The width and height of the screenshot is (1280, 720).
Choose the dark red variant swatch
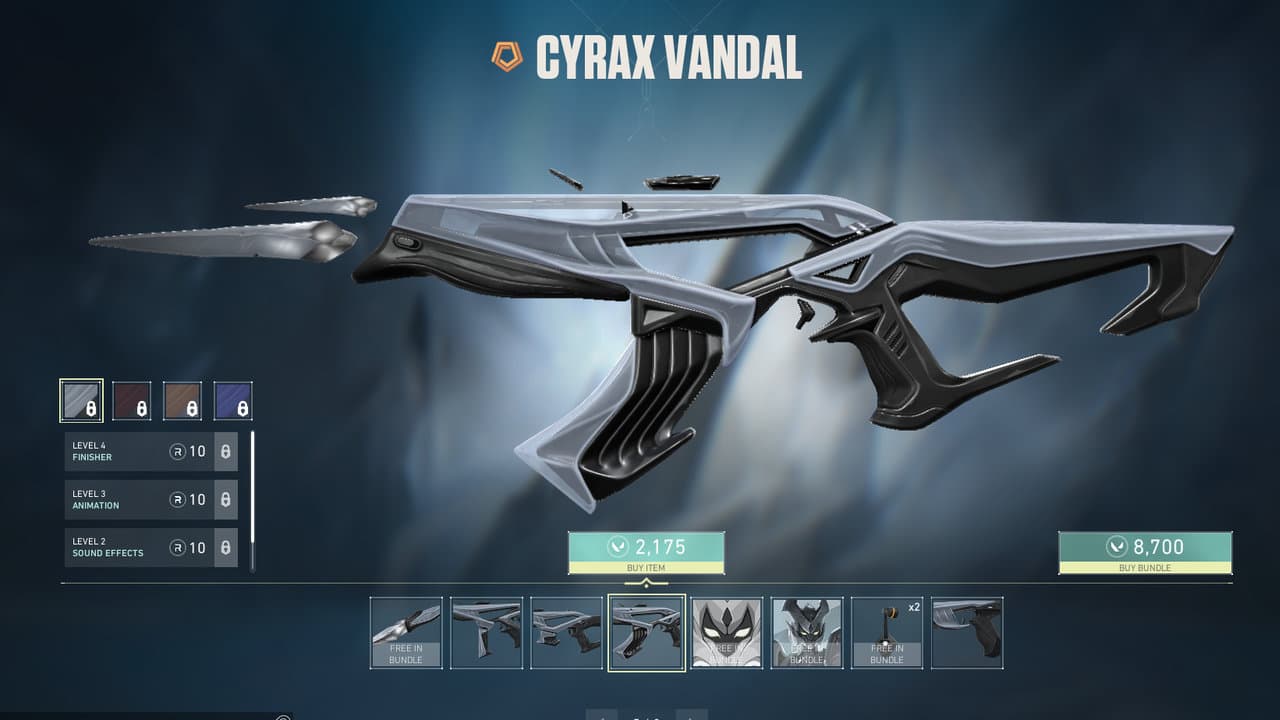point(132,400)
